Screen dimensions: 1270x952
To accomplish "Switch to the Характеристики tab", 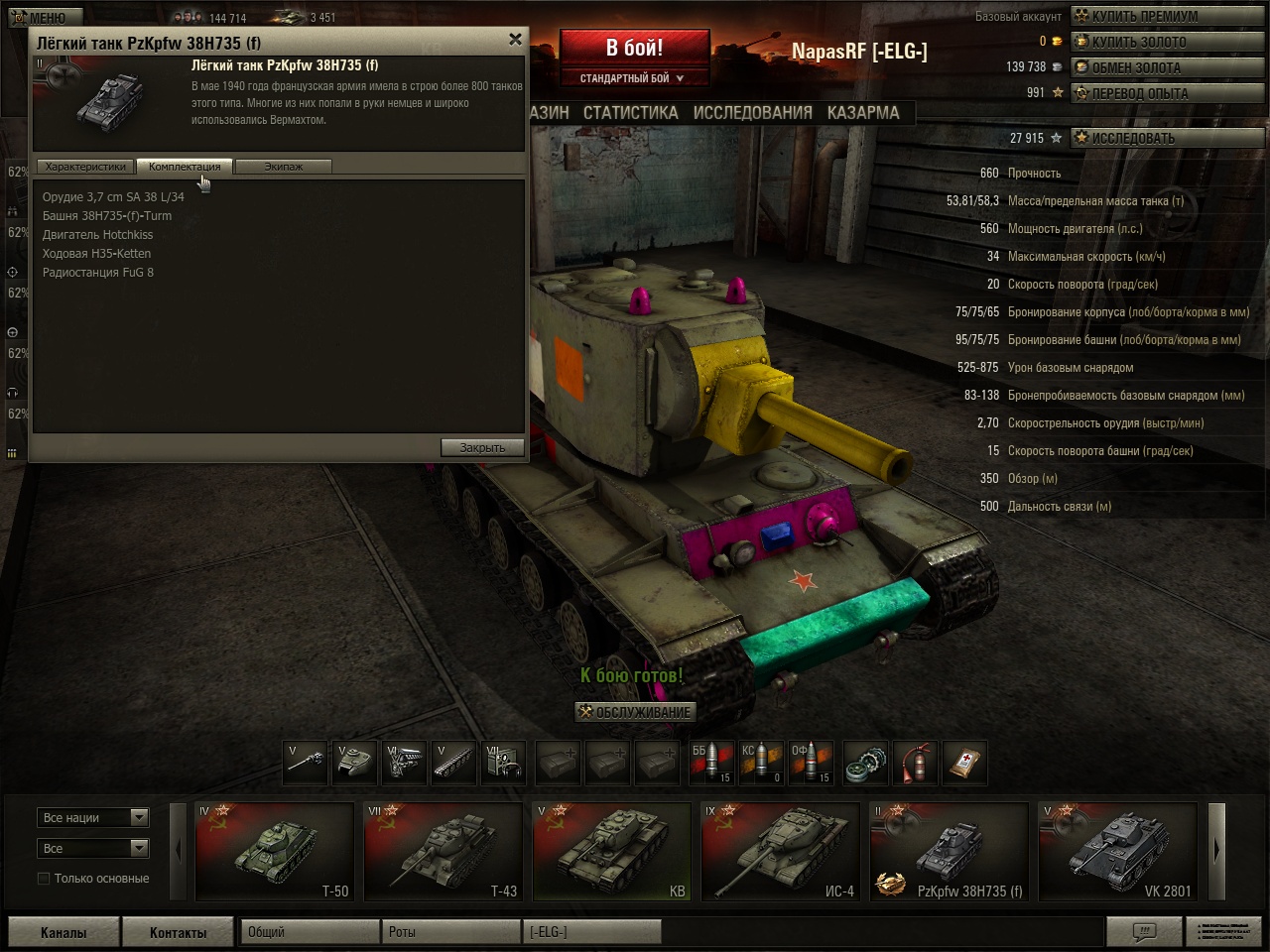I will click(x=85, y=167).
